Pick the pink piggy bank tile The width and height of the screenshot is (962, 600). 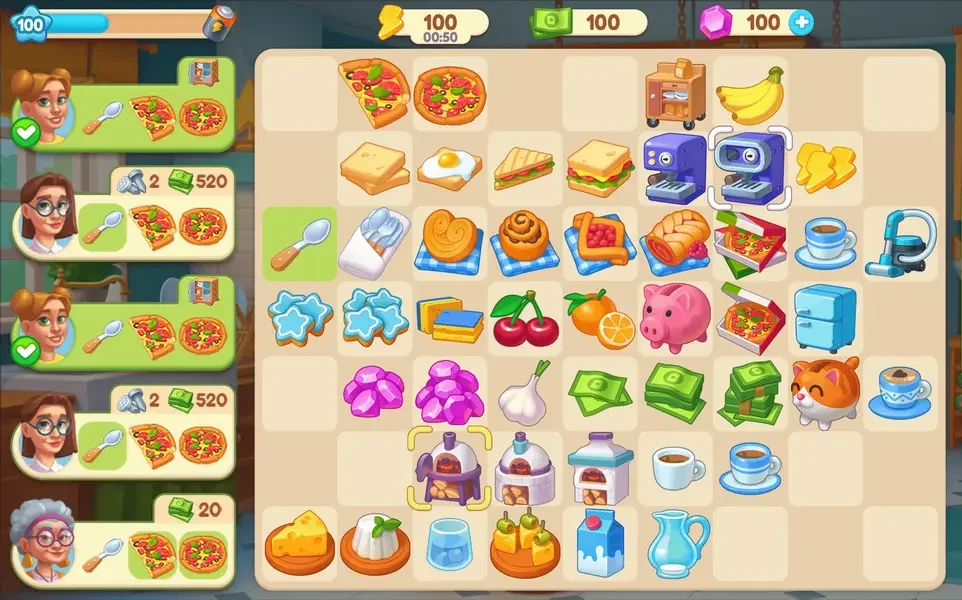[x=675, y=316]
